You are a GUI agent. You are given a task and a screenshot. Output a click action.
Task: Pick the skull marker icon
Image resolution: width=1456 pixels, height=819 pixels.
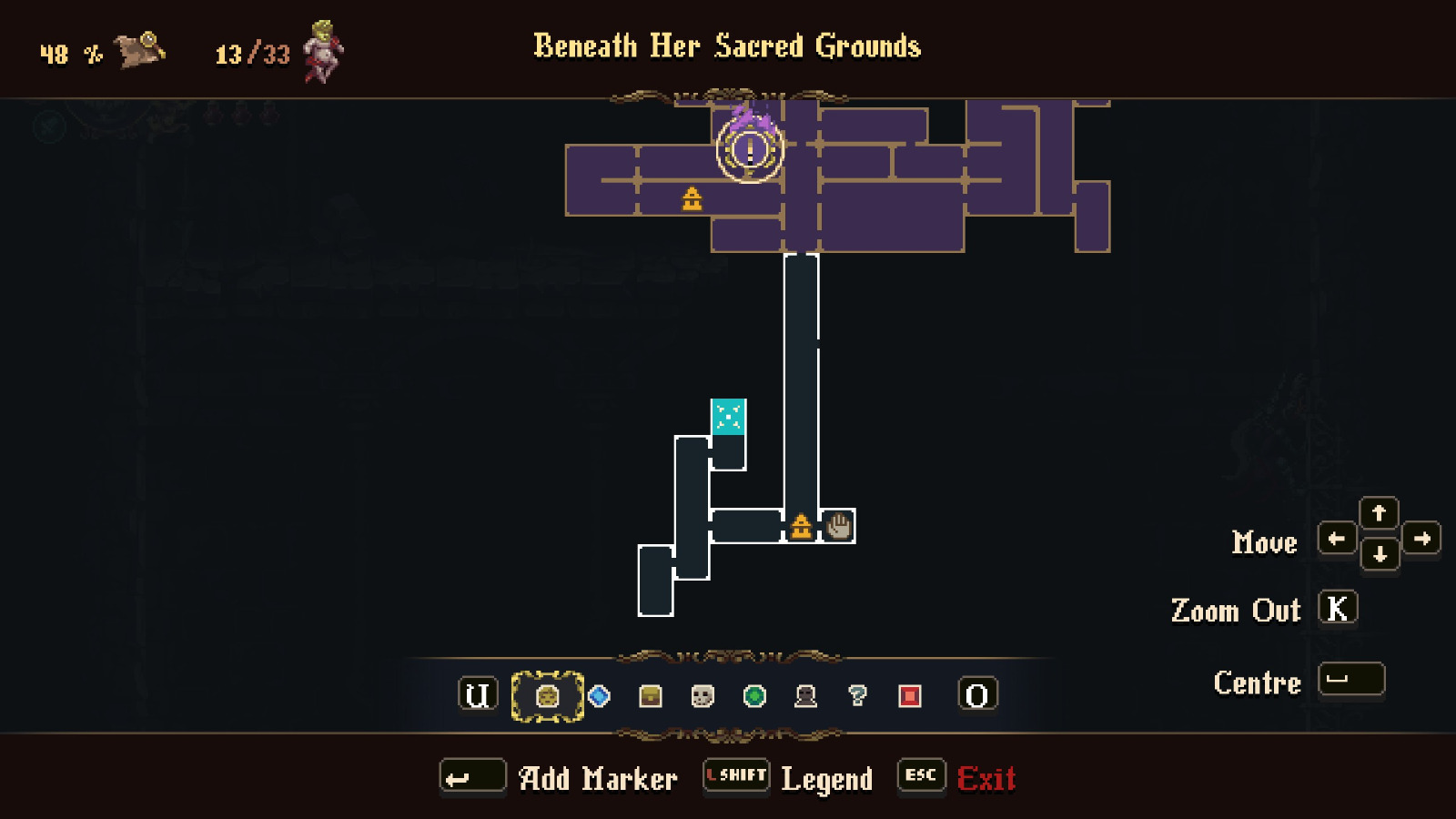coord(701,697)
